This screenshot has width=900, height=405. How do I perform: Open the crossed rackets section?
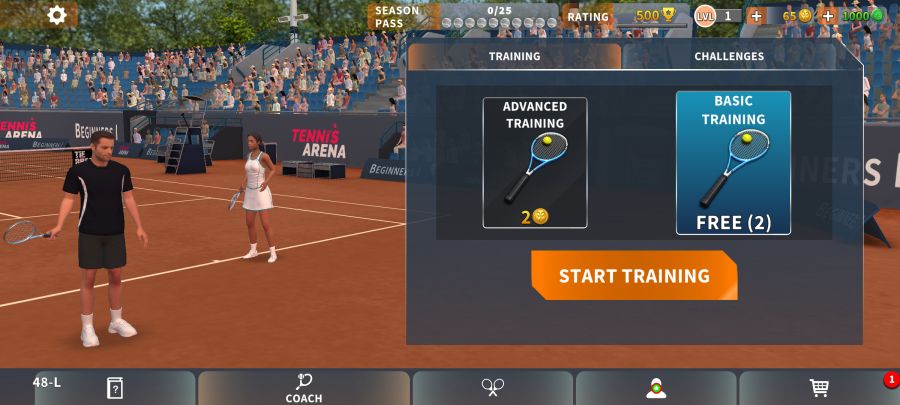click(493, 388)
